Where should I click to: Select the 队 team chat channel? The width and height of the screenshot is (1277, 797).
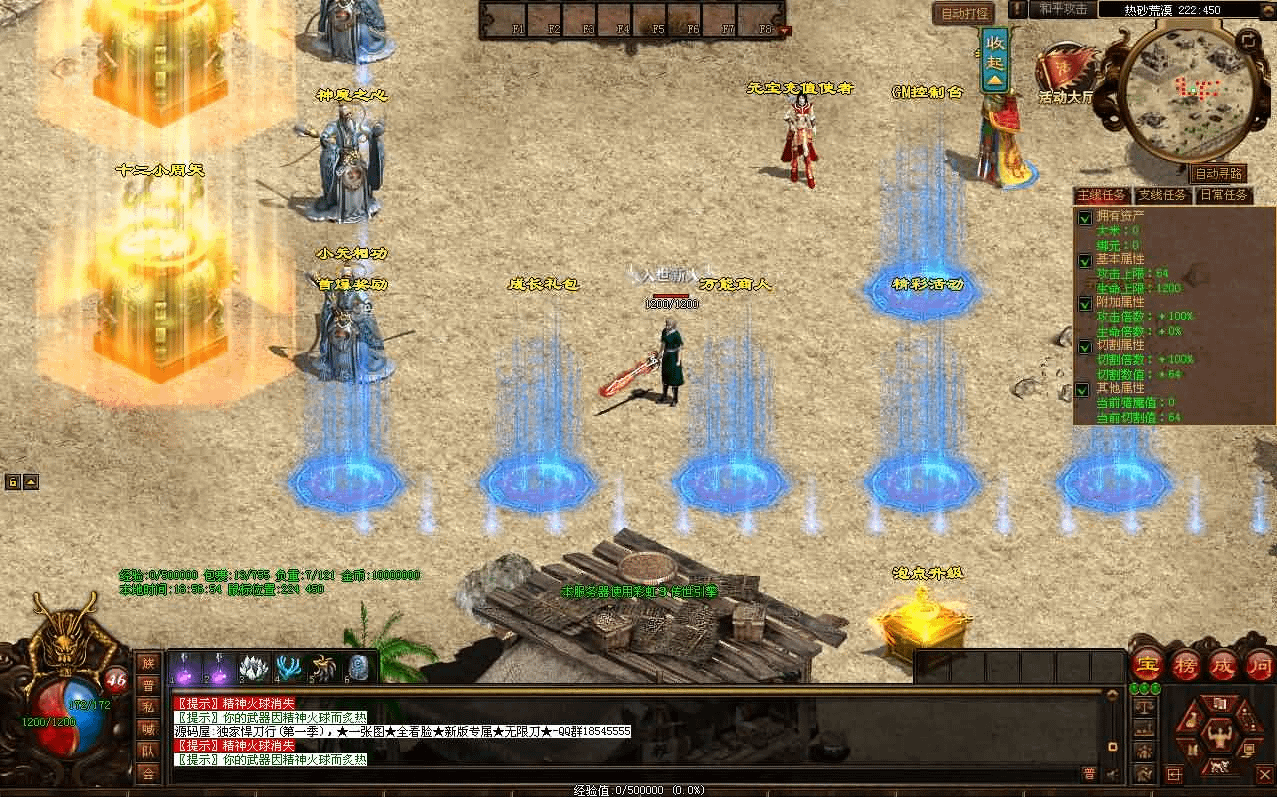[148, 750]
